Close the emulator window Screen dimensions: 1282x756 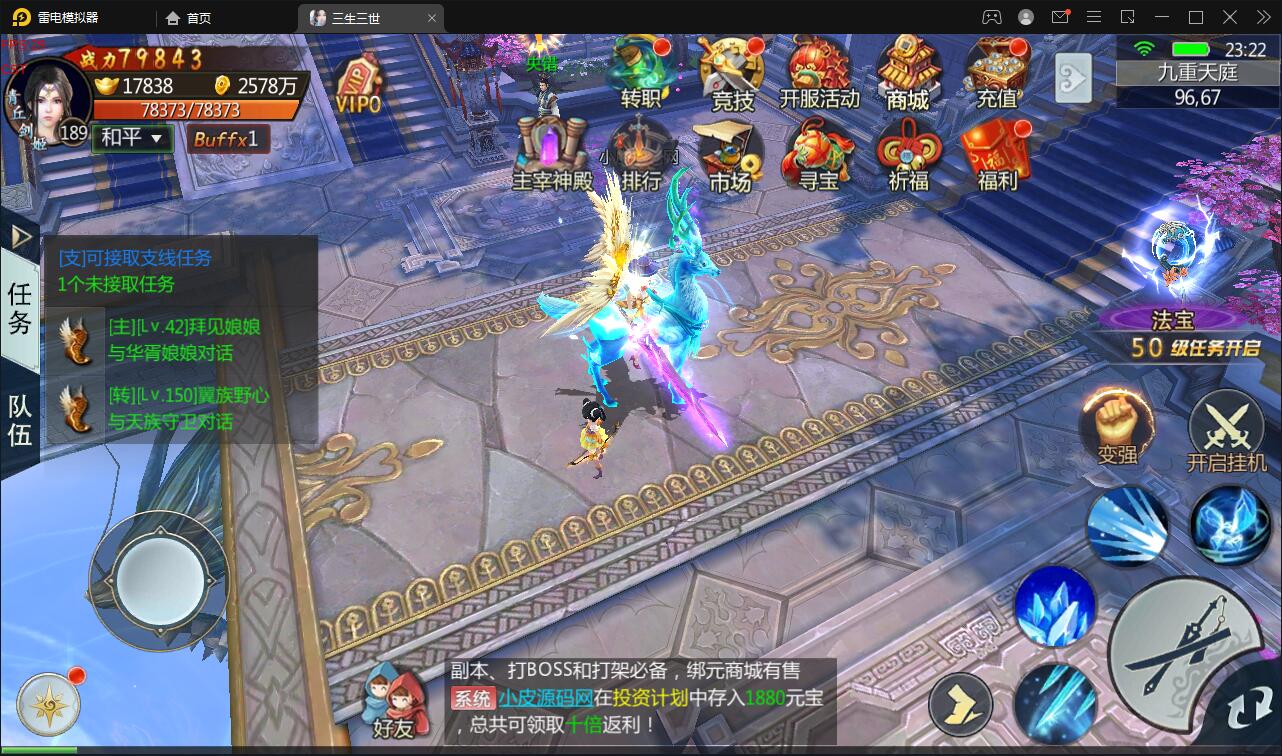coord(1261,17)
